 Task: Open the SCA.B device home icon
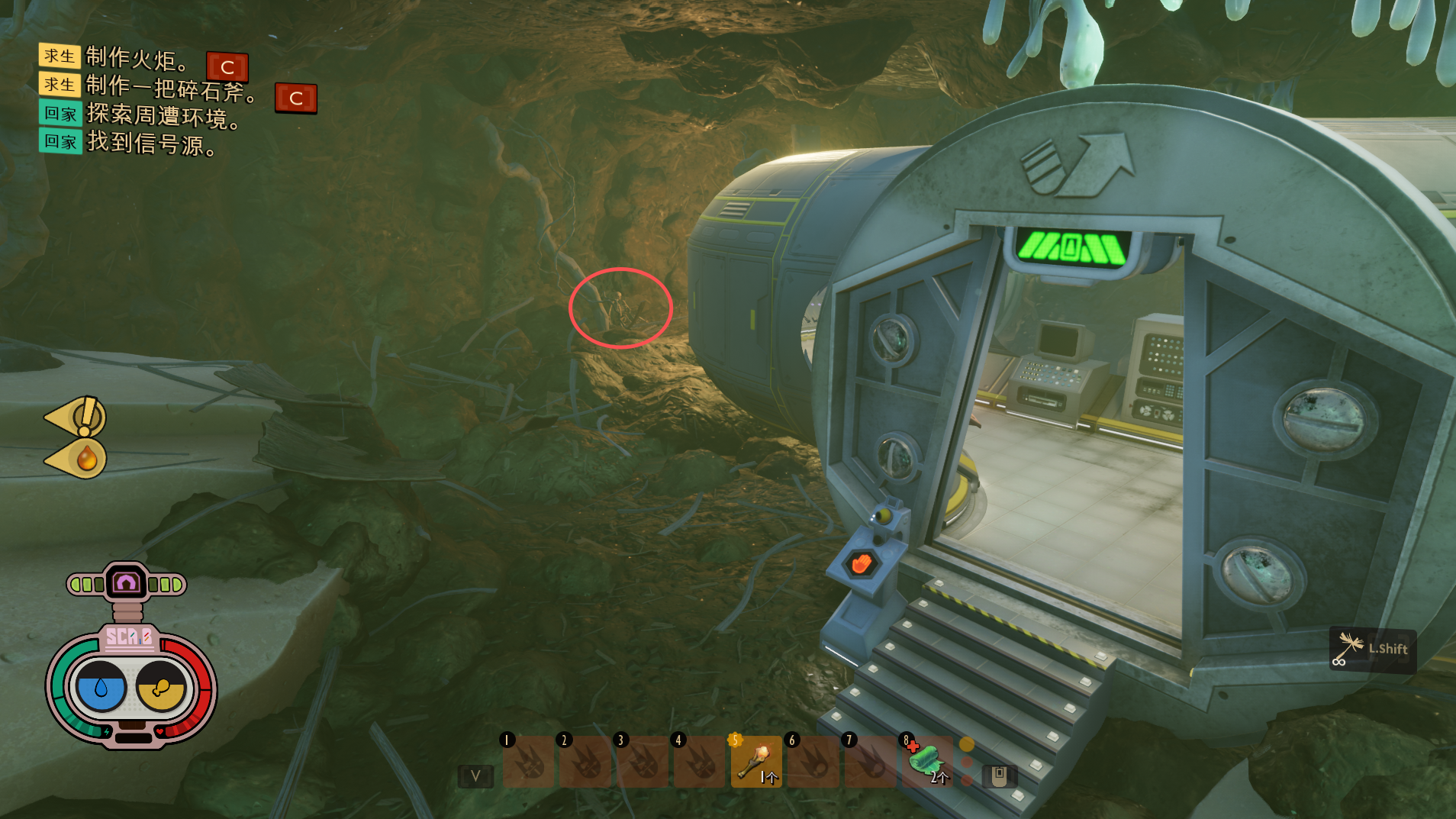(x=126, y=584)
